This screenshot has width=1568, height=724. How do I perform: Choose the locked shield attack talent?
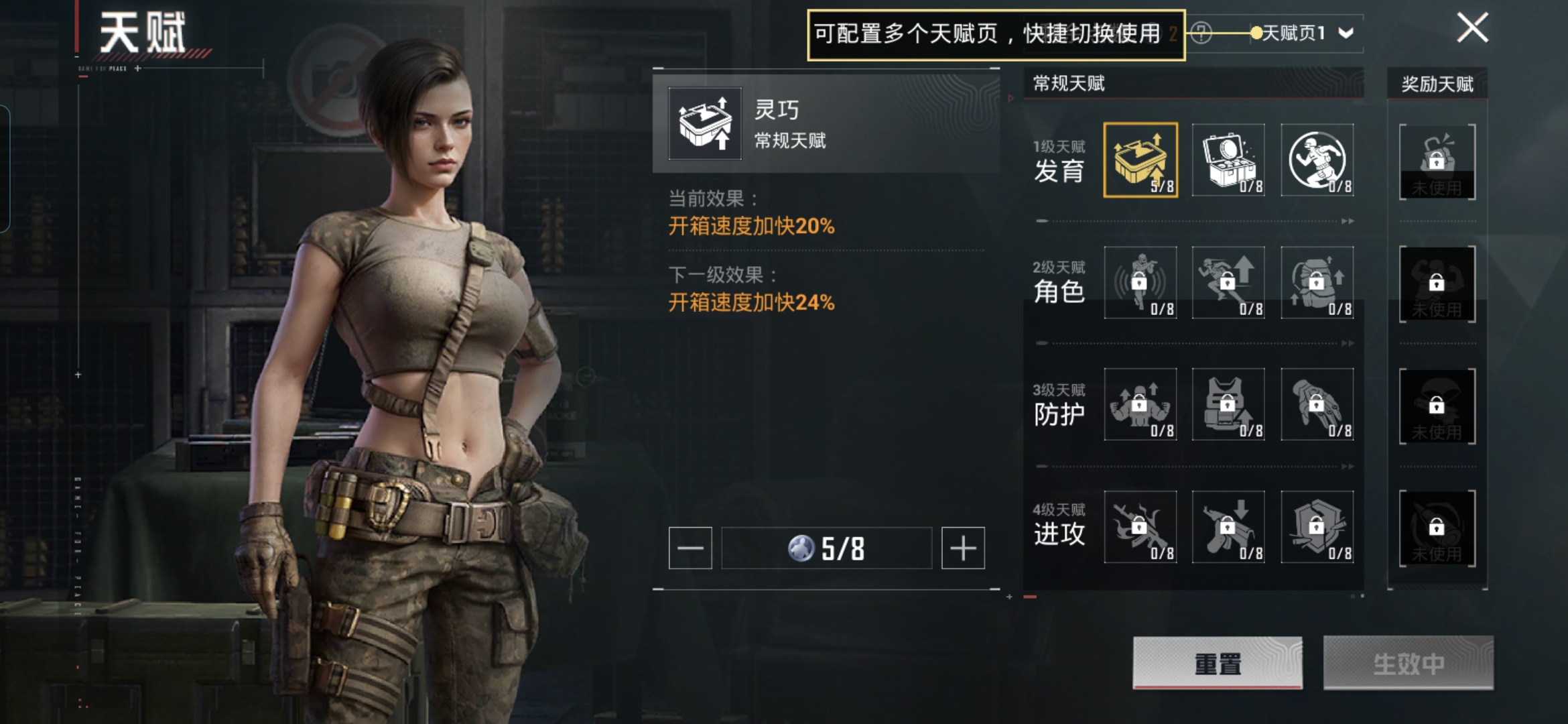coord(1317,527)
